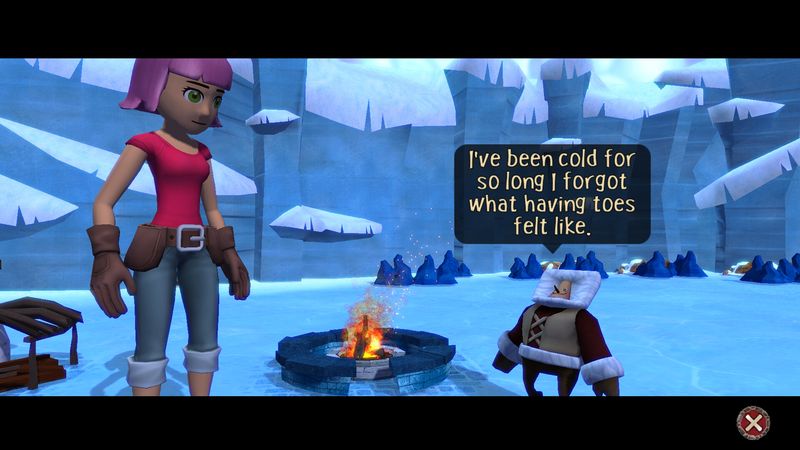Close the dialogue with the red X button
The height and width of the screenshot is (450, 800).
coord(752,422)
